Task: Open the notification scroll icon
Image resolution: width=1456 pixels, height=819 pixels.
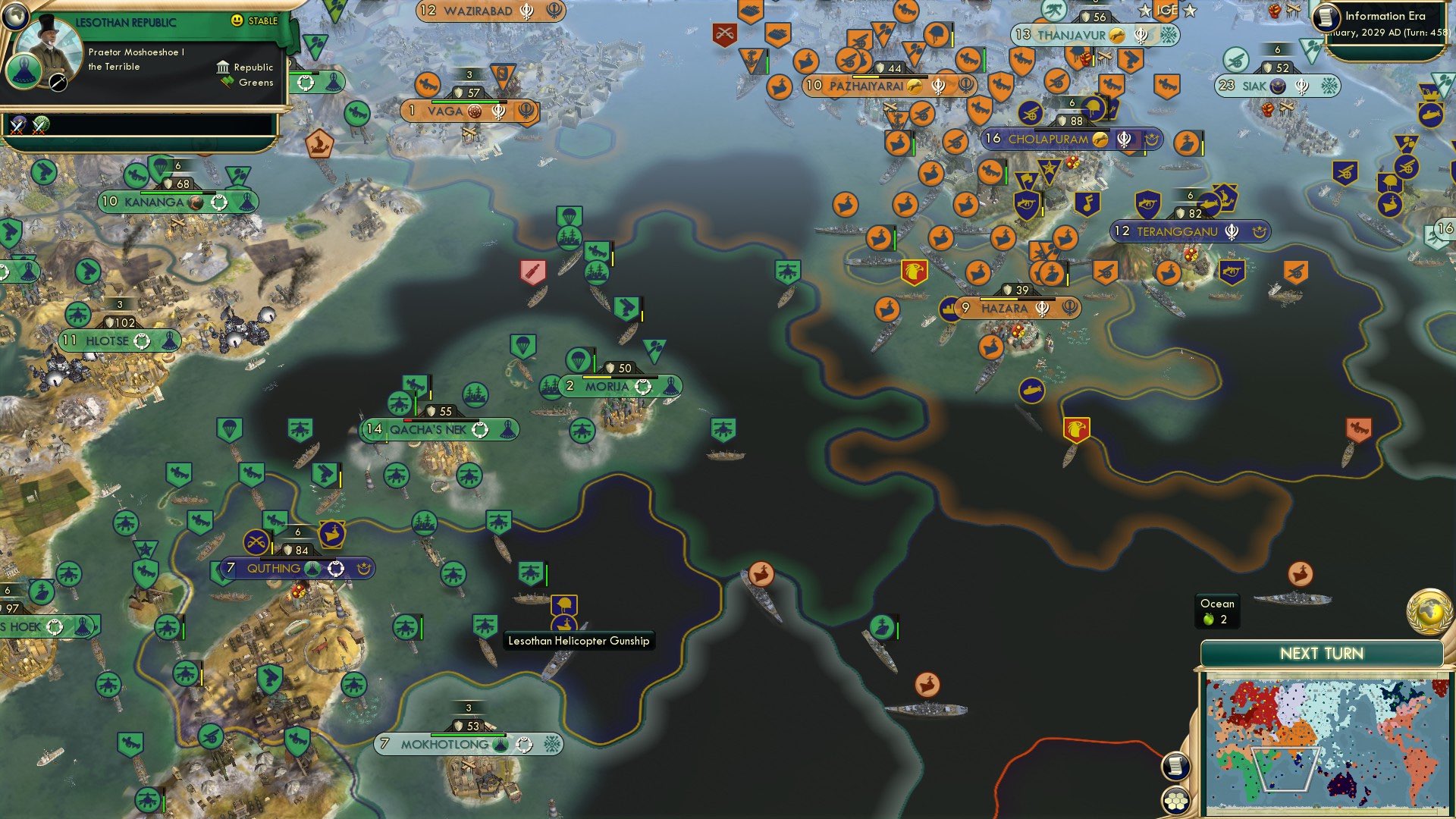Action: click(1175, 767)
